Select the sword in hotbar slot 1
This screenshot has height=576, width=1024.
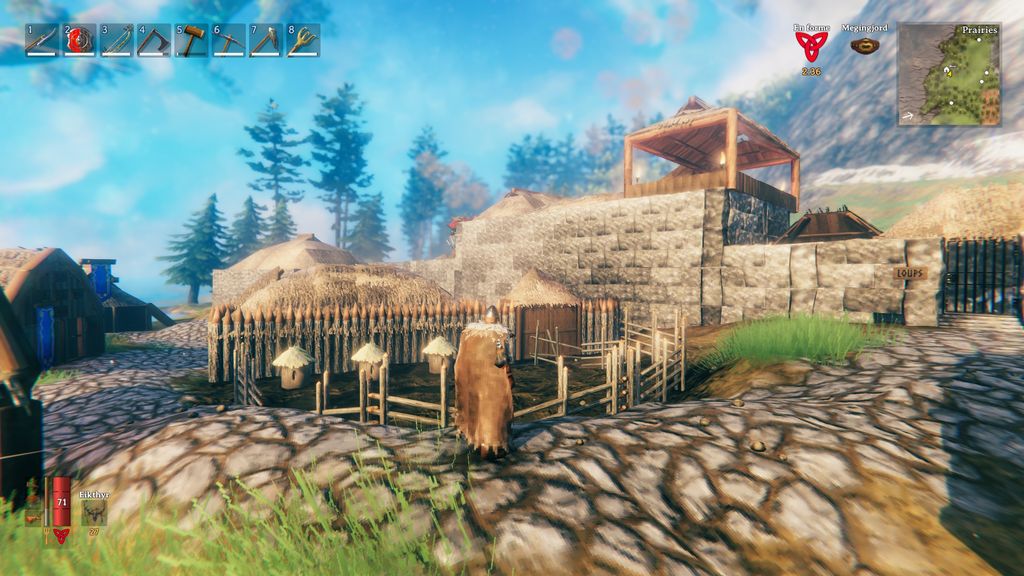42,40
